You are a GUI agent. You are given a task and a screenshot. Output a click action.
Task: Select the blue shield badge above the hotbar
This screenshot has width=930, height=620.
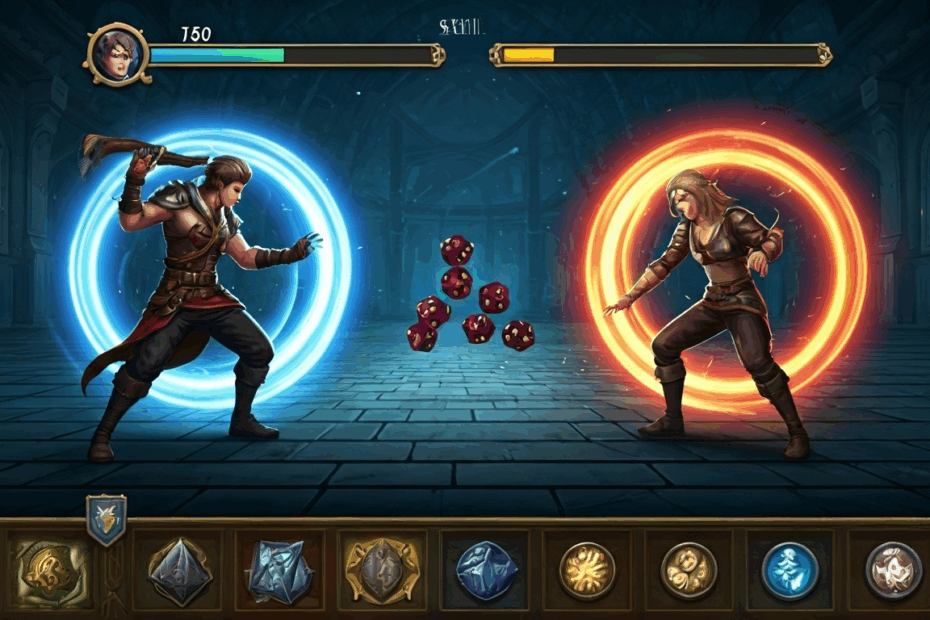click(106, 519)
